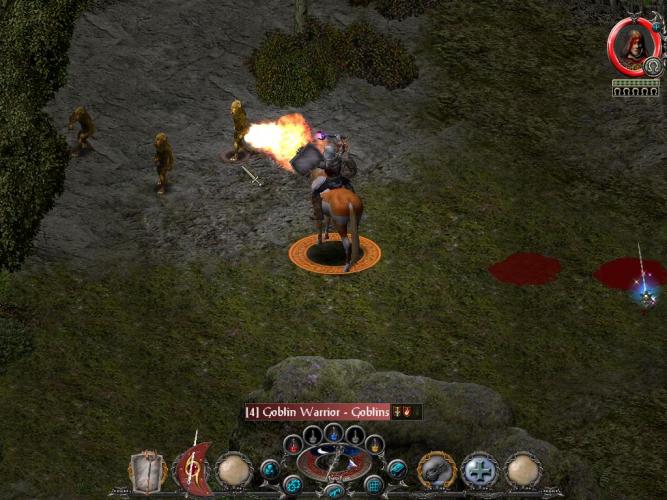Viewport: 667px width, 500px height.
Task: Activate the cross-shaped combat art slot
Action: (x=480, y=469)
